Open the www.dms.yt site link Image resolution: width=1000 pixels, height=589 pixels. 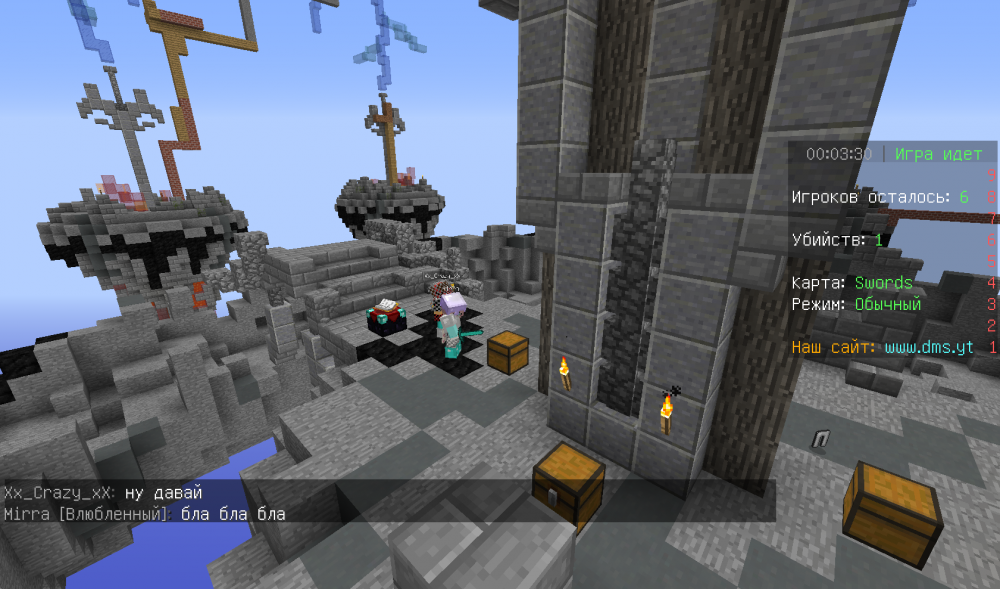coord(928,347)
